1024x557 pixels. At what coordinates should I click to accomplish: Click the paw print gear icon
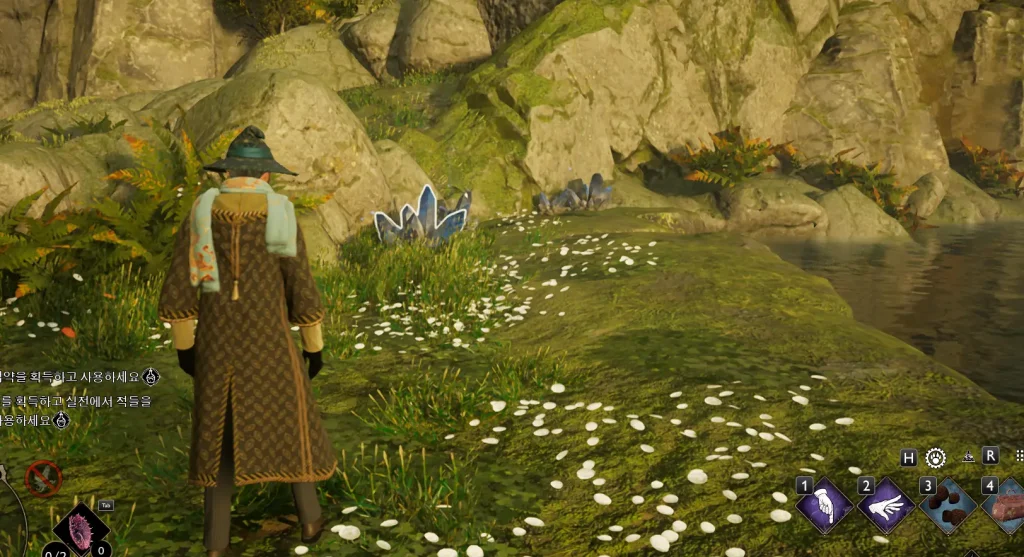coord(936,457)
